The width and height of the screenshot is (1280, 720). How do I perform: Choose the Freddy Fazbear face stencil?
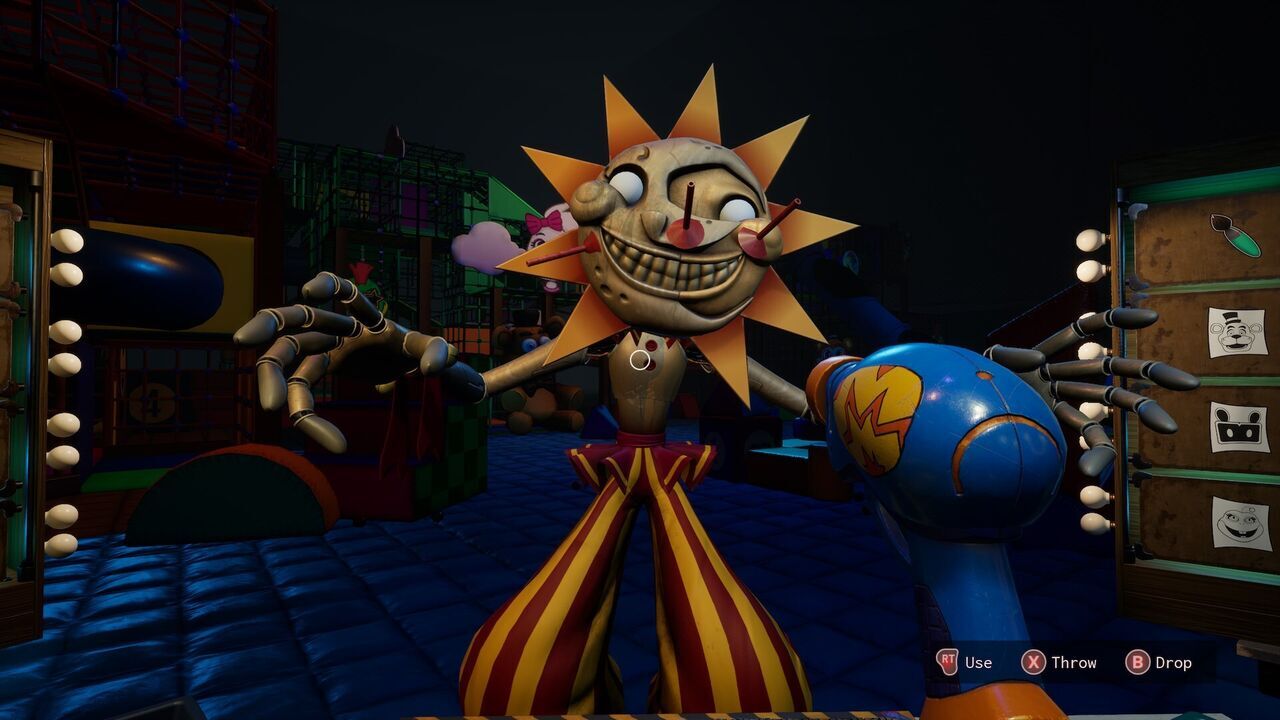tap(1240, 330)
